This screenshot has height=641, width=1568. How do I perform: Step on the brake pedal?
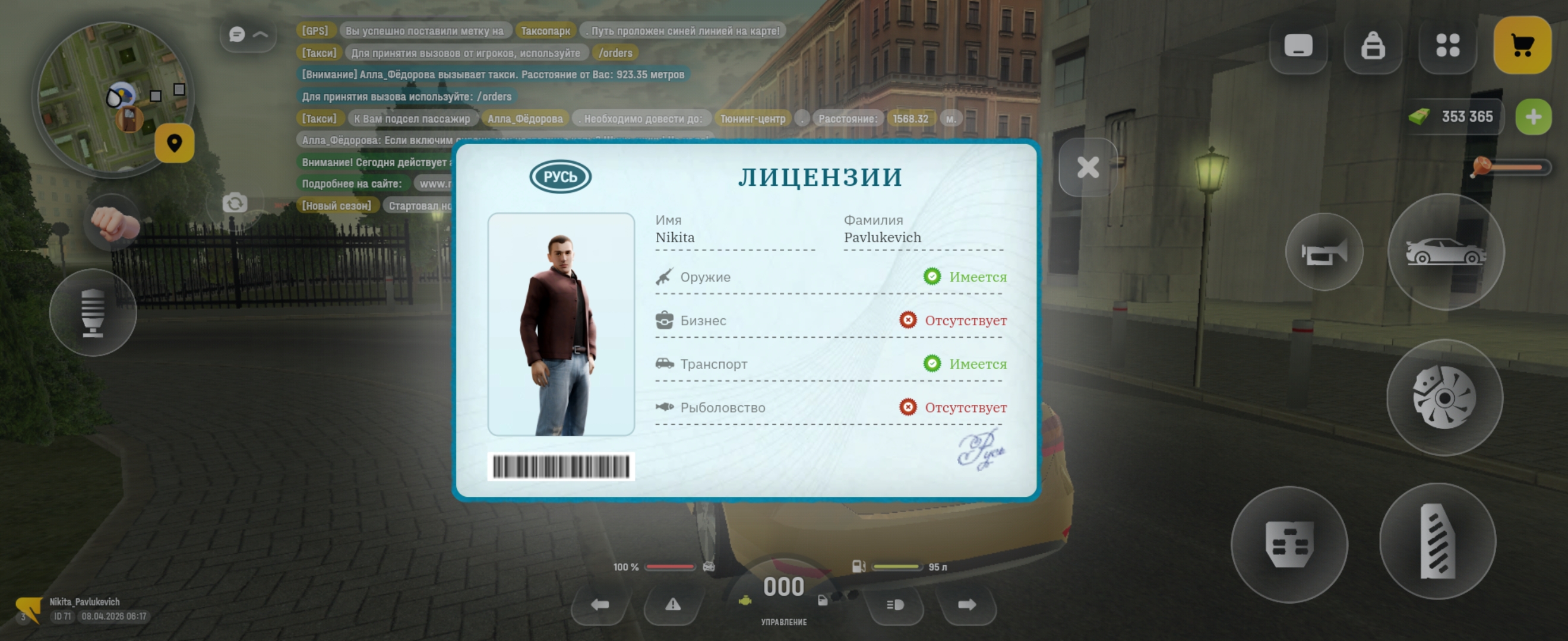coord(1289,544)
